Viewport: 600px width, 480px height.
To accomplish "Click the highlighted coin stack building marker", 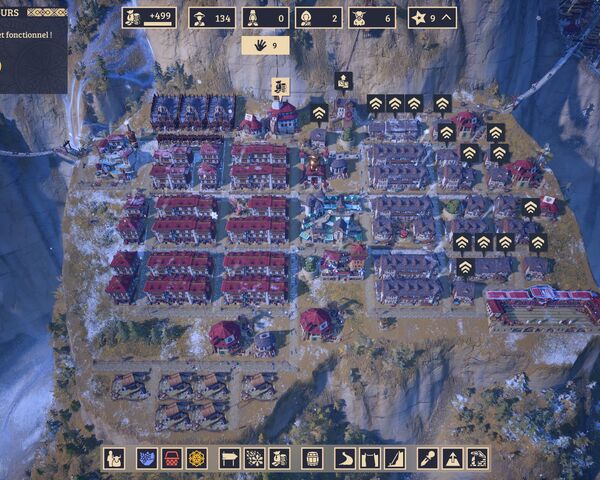I will tap(281, 86).
